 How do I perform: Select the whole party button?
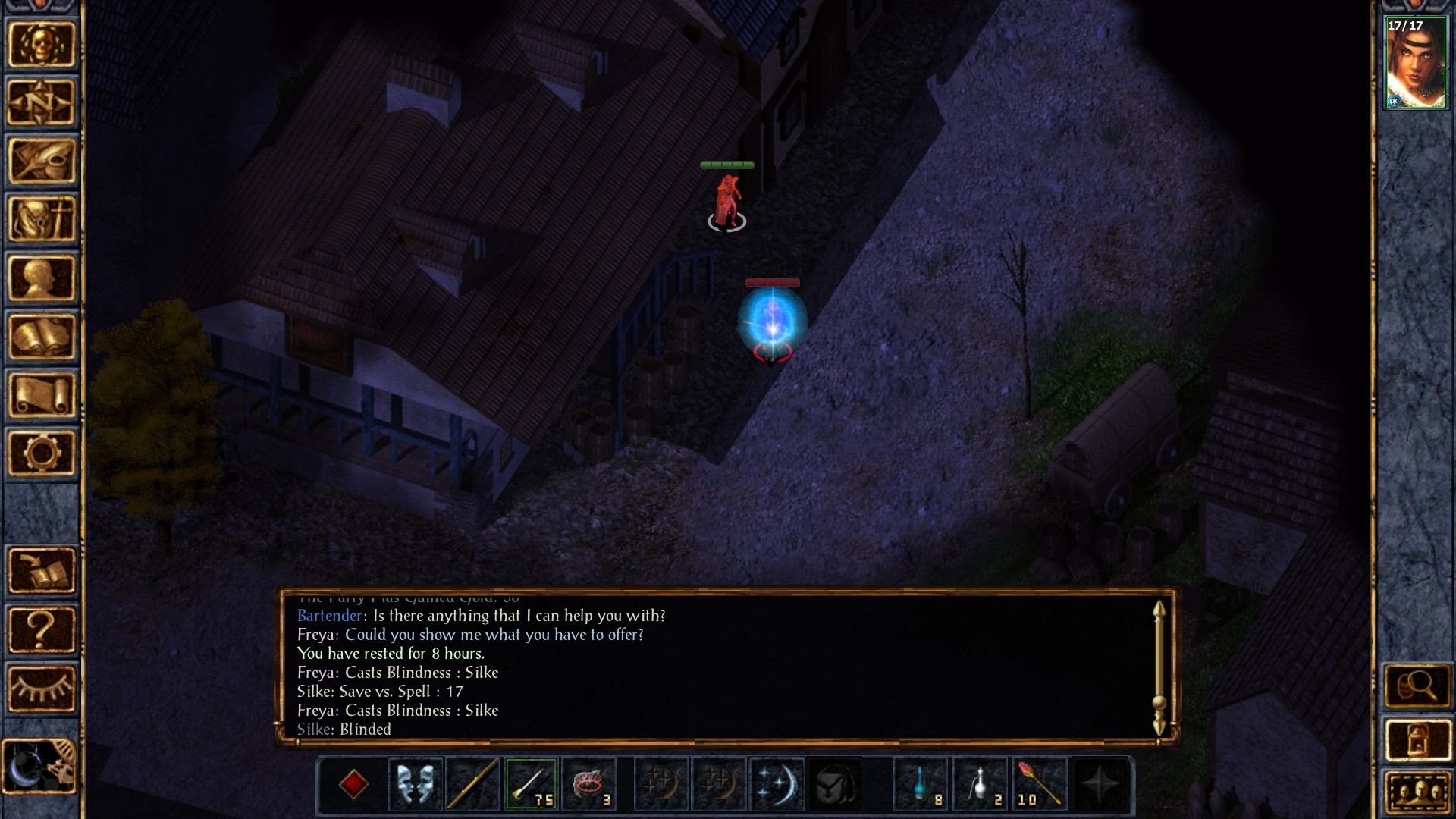[1417, 793]
